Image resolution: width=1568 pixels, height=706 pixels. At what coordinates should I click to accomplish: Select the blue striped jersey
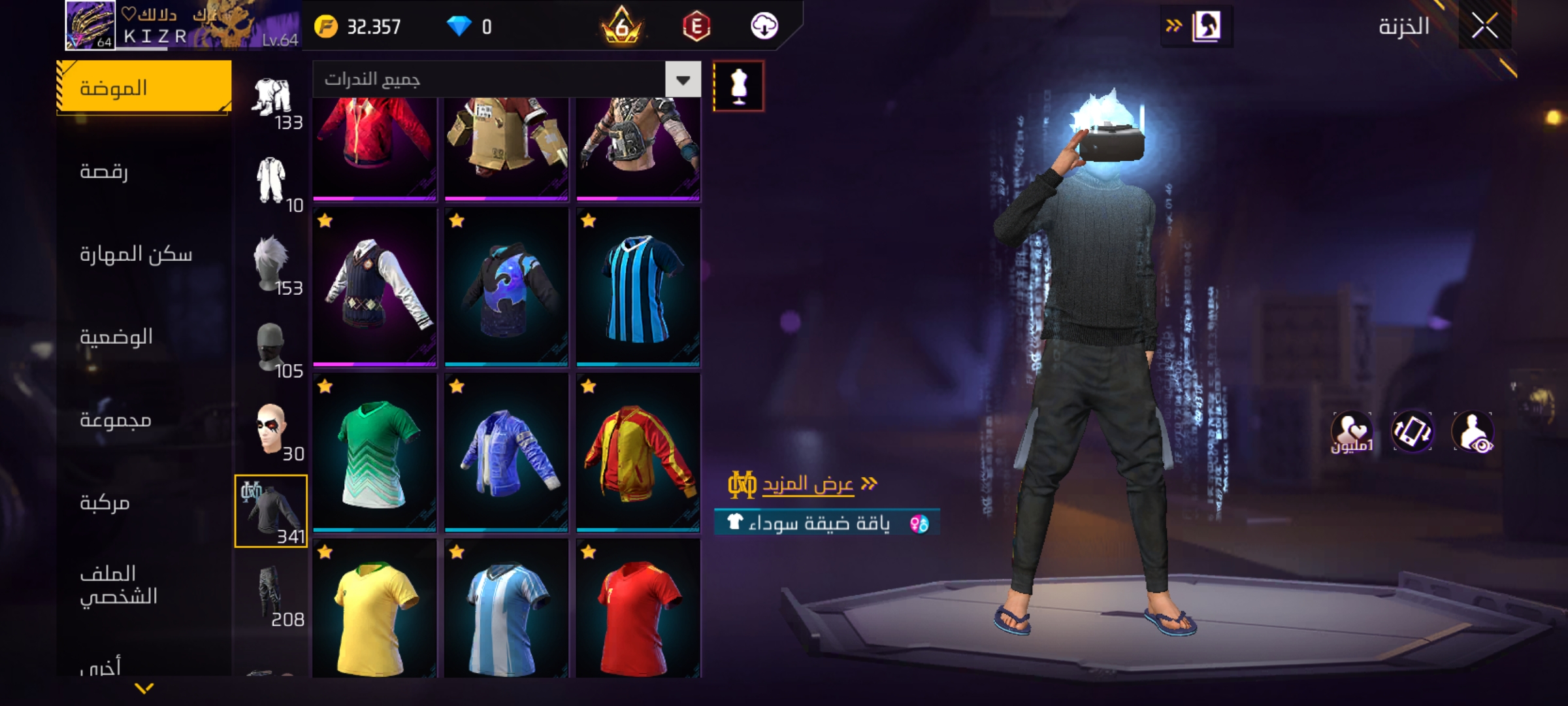pyautogui.click(x=638, y=287)
